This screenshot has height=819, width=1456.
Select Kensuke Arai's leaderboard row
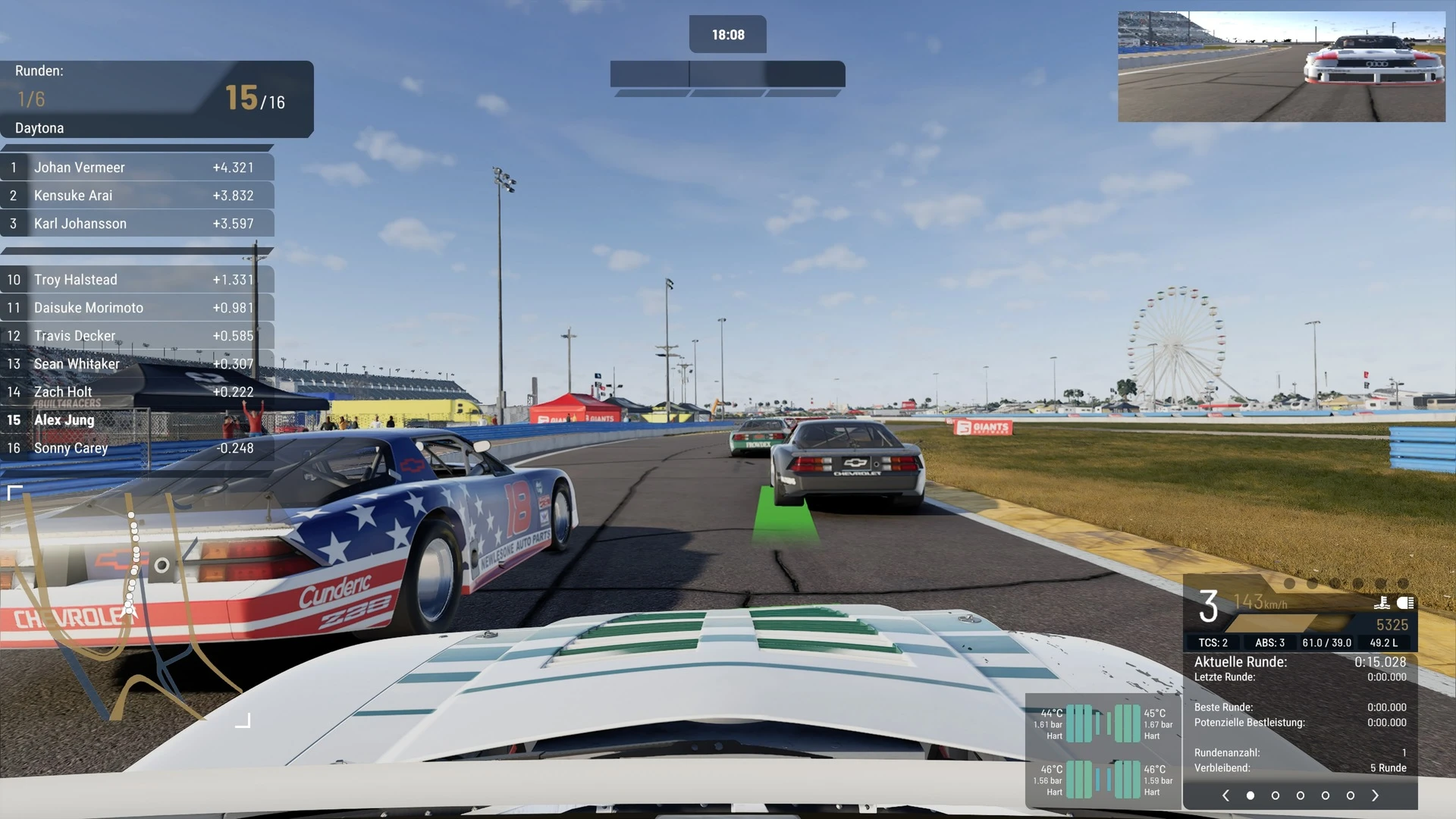[x=136, y=196]
